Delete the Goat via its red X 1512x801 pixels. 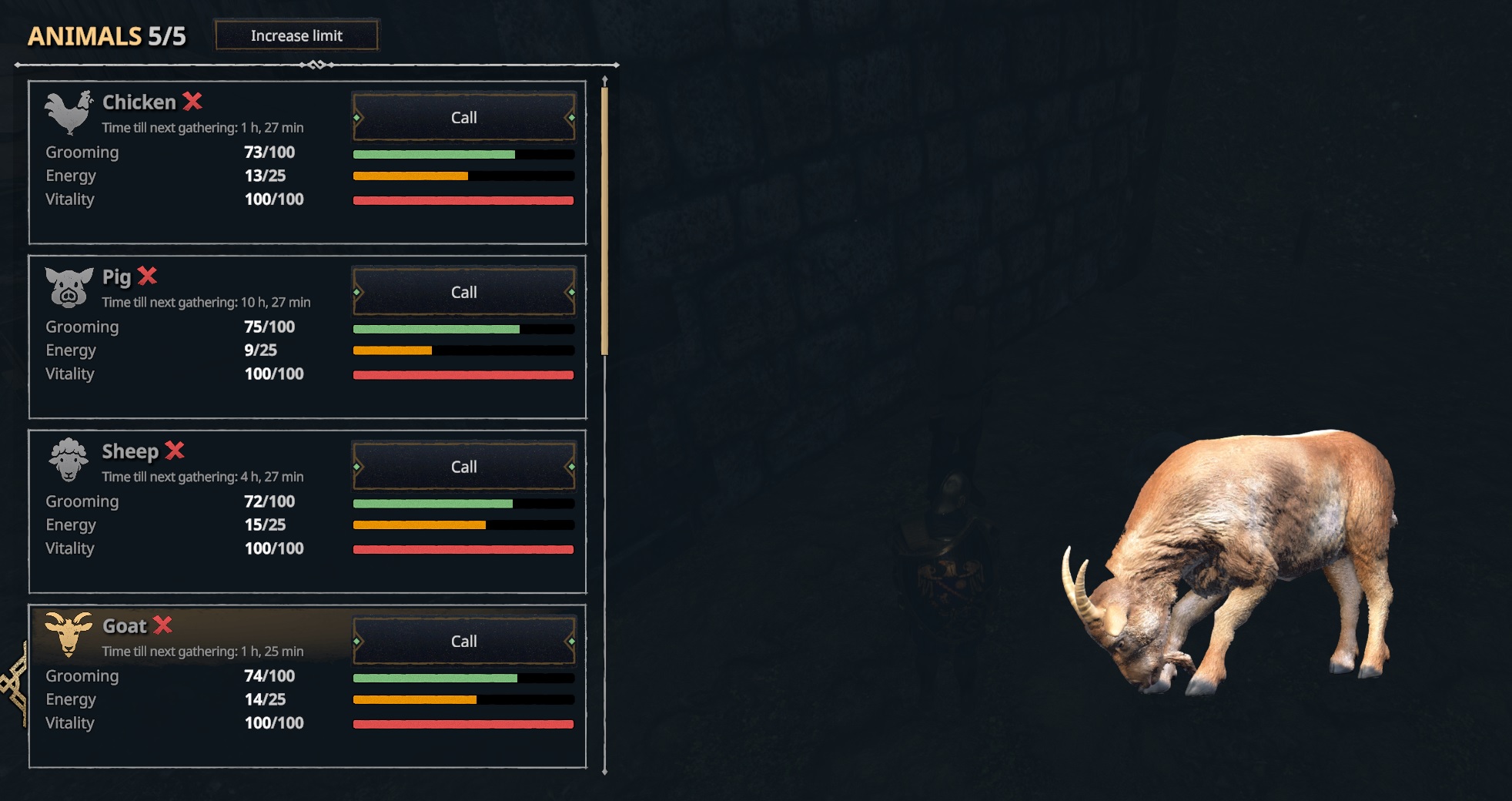click(x=162, y=625)
